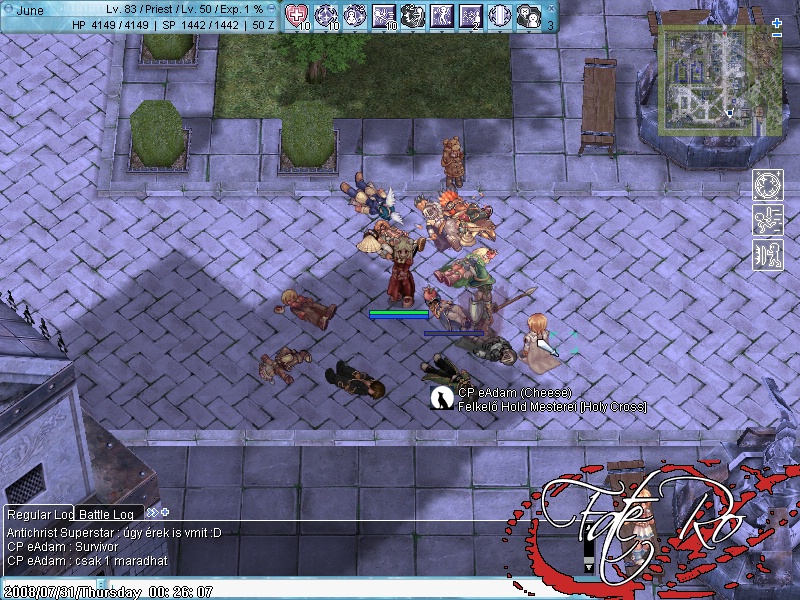Close the skill hotbar with its X
This screenshot has width=800, height=600.
(551, 7)
